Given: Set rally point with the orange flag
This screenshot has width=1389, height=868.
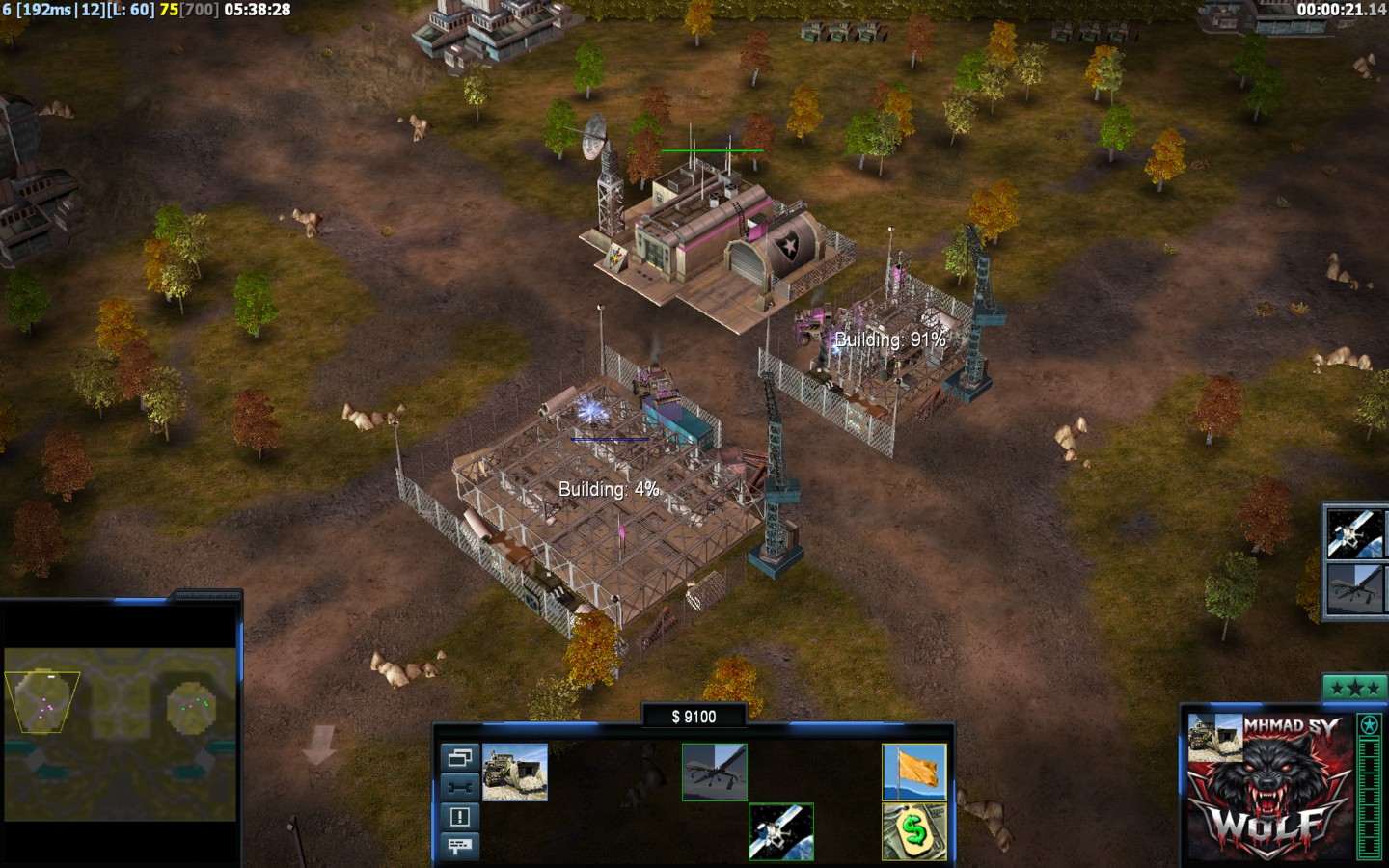Looking at the screenshot, I should [x=914, y=772].
